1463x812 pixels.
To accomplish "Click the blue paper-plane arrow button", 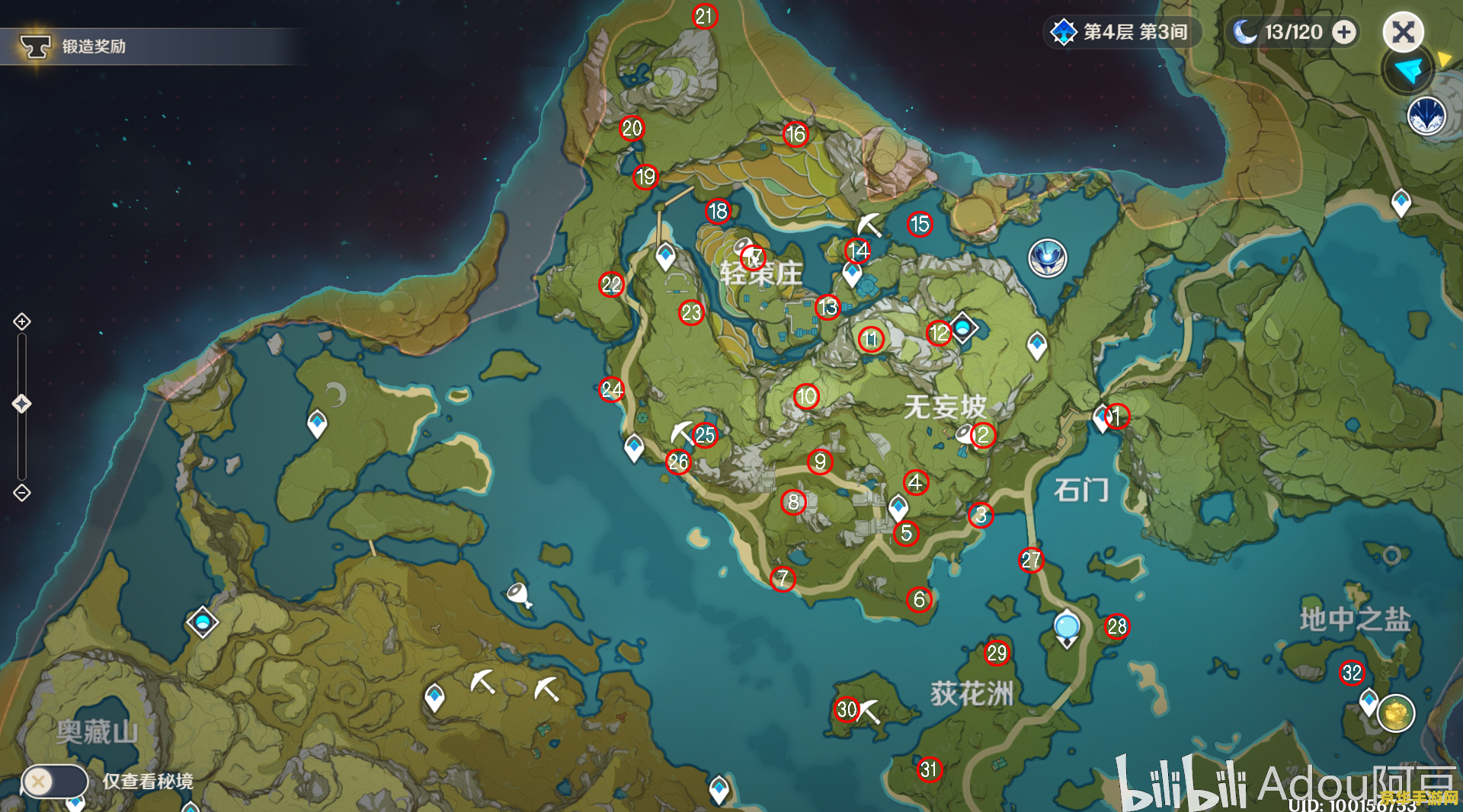I will coord(1407,71).
